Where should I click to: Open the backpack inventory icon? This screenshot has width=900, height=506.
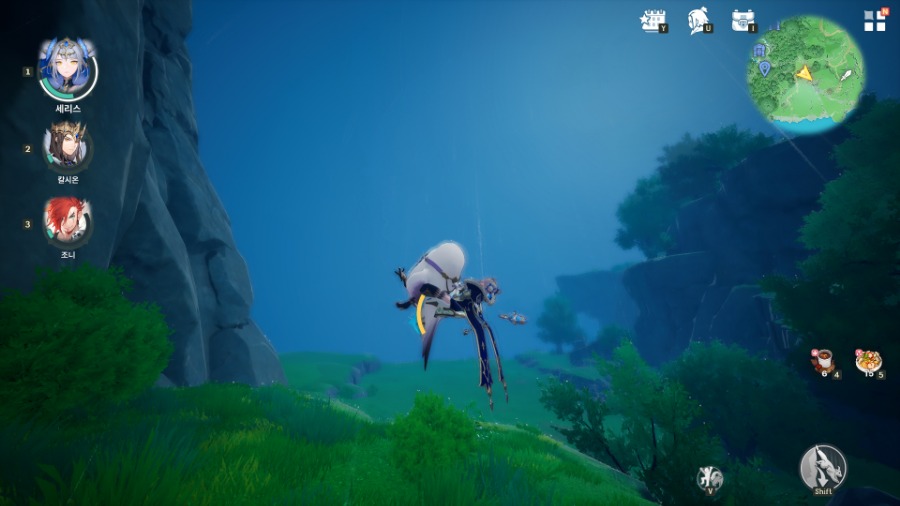tap(742, 20)
